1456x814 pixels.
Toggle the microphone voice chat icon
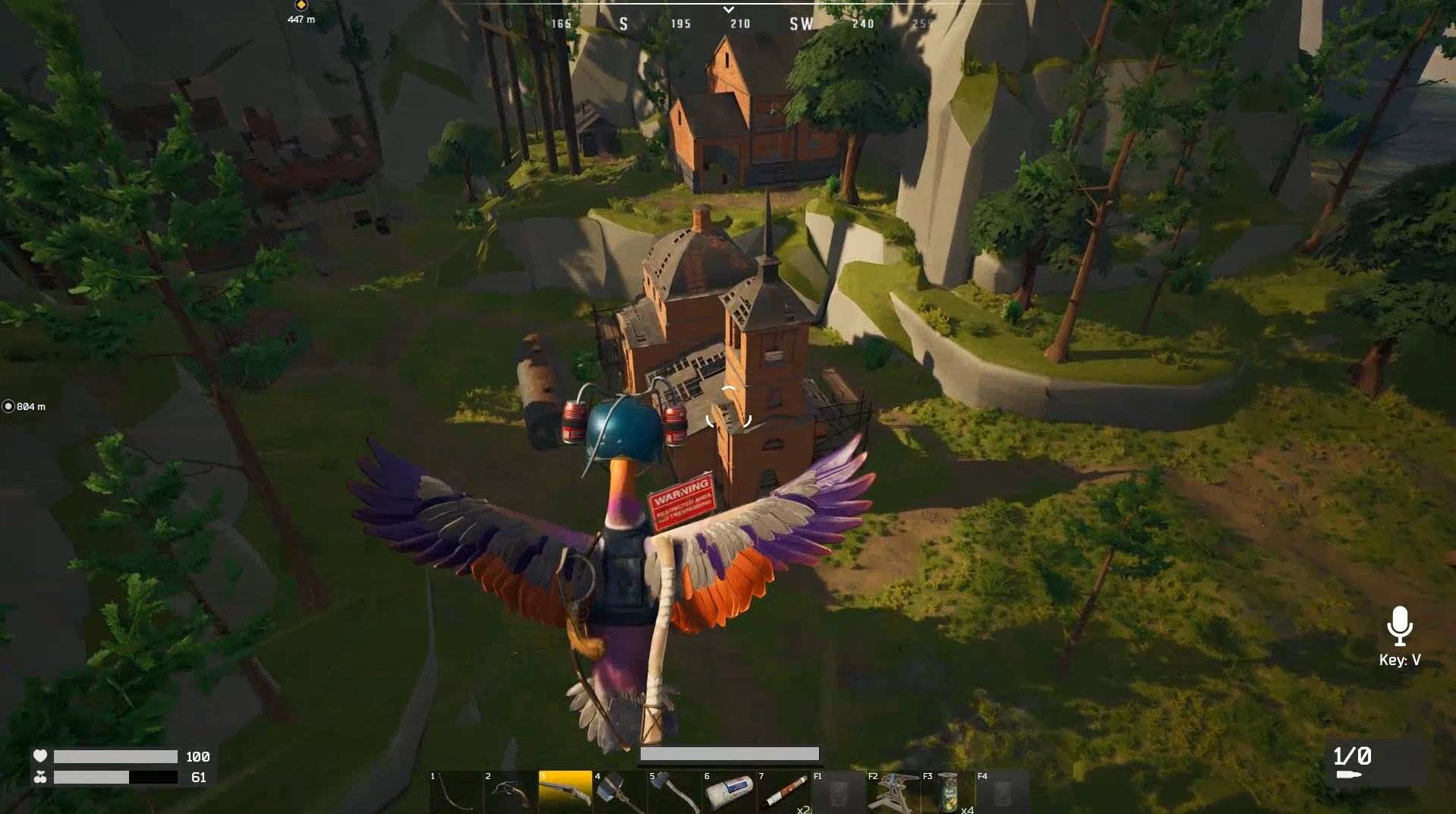(1399, 626)
